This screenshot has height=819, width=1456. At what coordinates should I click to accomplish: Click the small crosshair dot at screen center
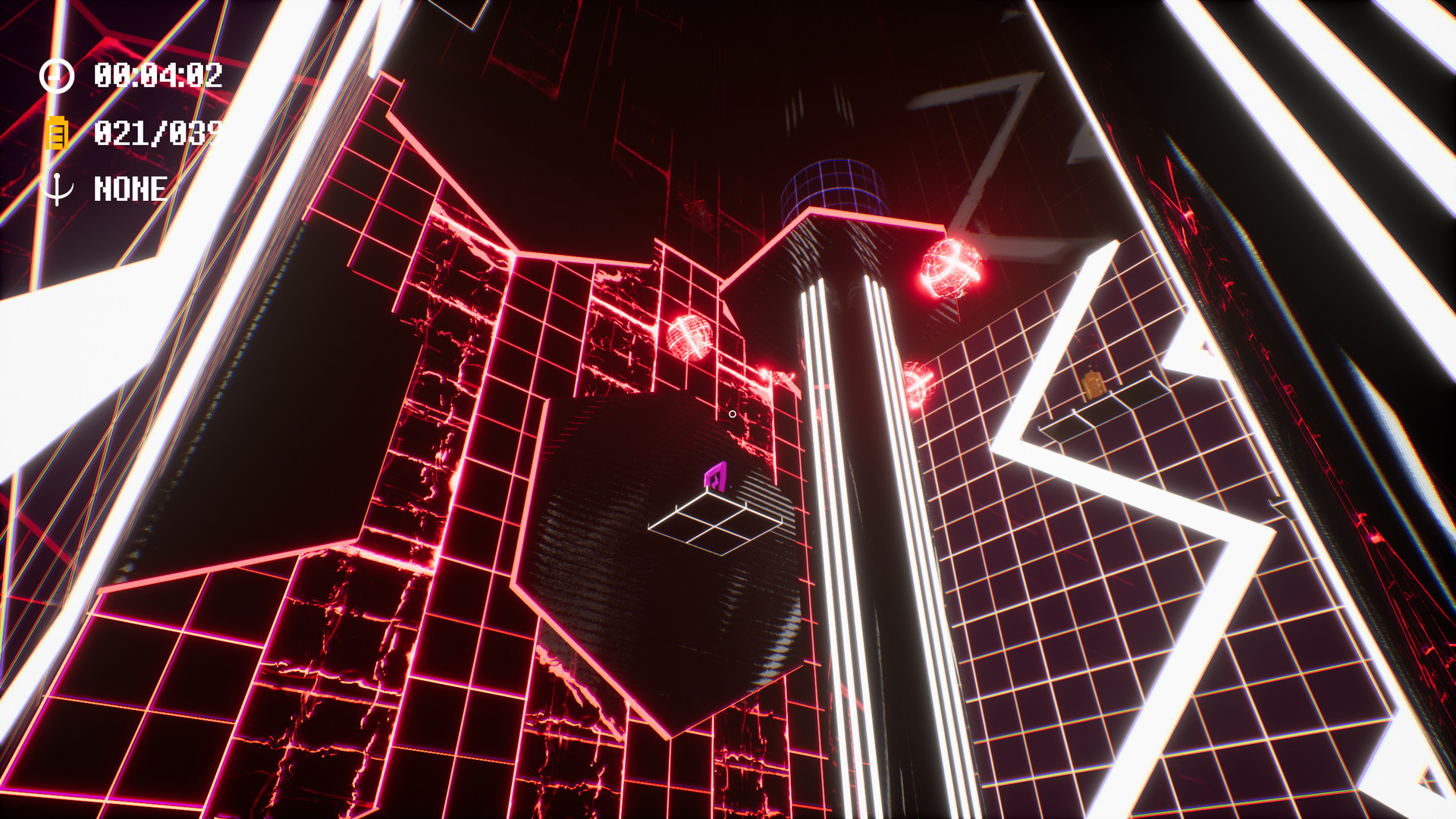(x=733, y=414)
